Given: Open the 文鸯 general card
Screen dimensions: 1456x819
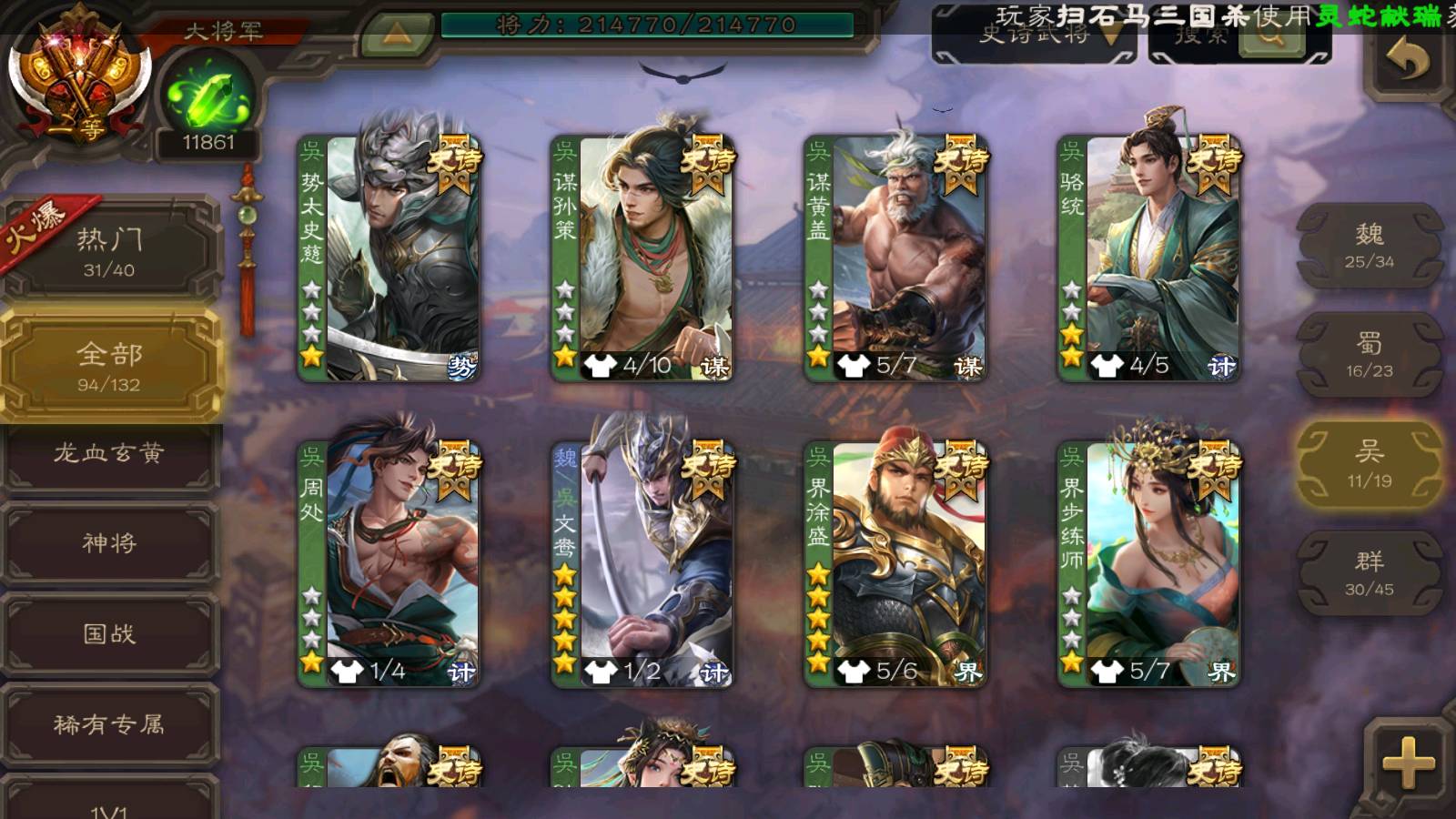Looking at the screenshot, I should (642, 564).
